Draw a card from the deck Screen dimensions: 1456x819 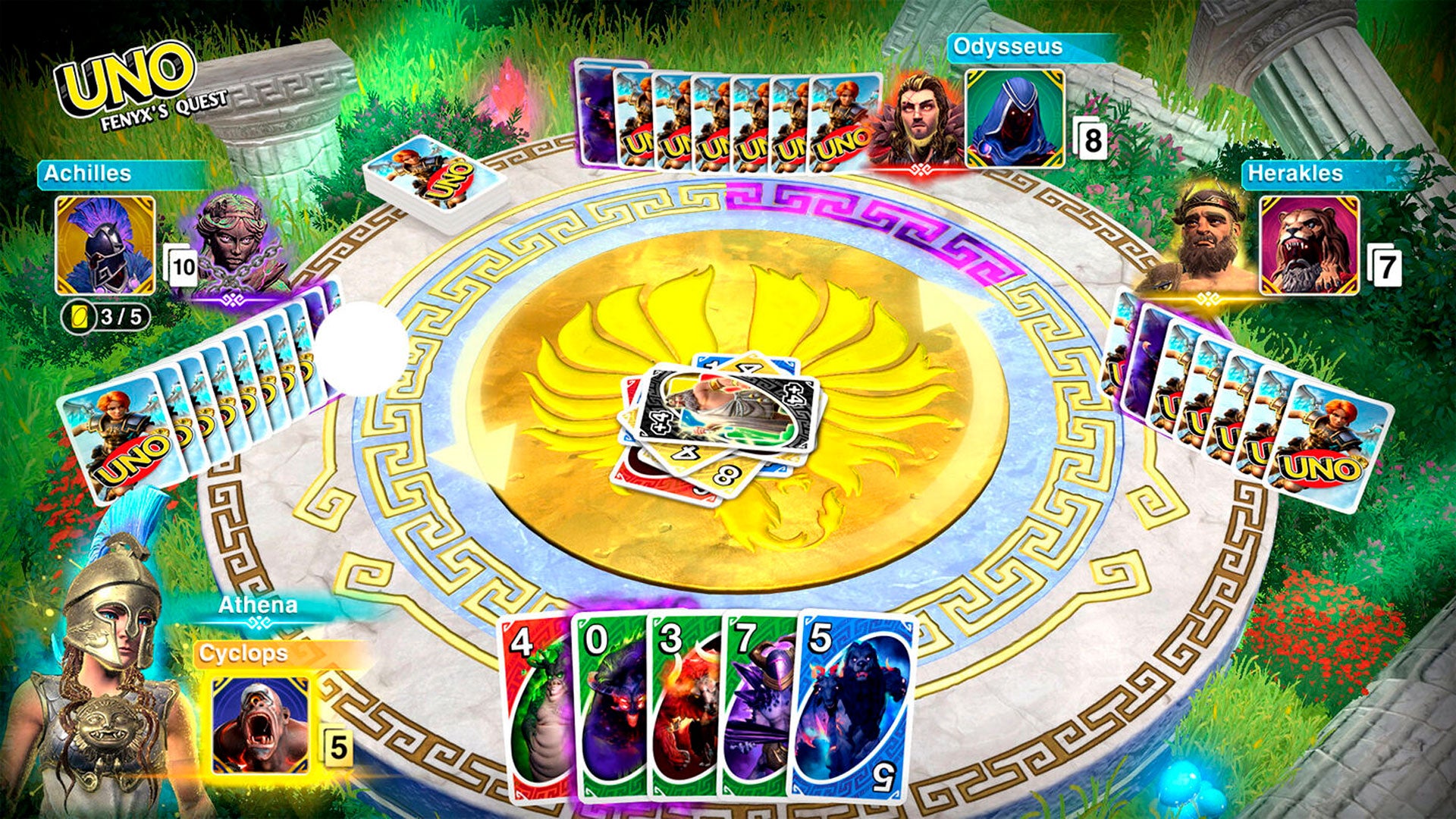tap(435, 182)
